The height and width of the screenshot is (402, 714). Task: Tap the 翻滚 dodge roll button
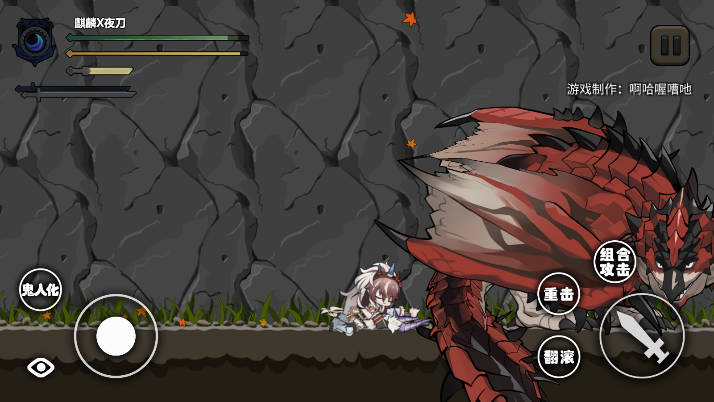click(559, 357)
